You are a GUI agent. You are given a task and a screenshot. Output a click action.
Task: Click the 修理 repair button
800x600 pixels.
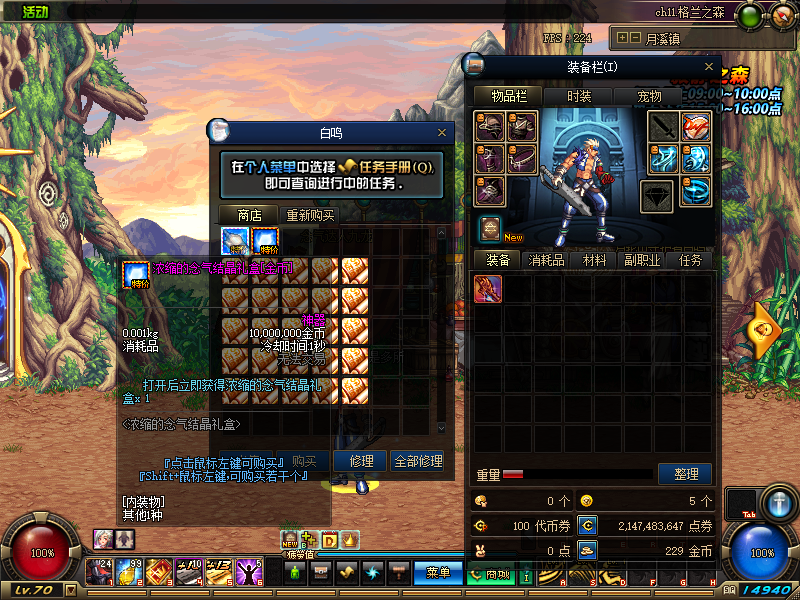(x=361, y=461)
